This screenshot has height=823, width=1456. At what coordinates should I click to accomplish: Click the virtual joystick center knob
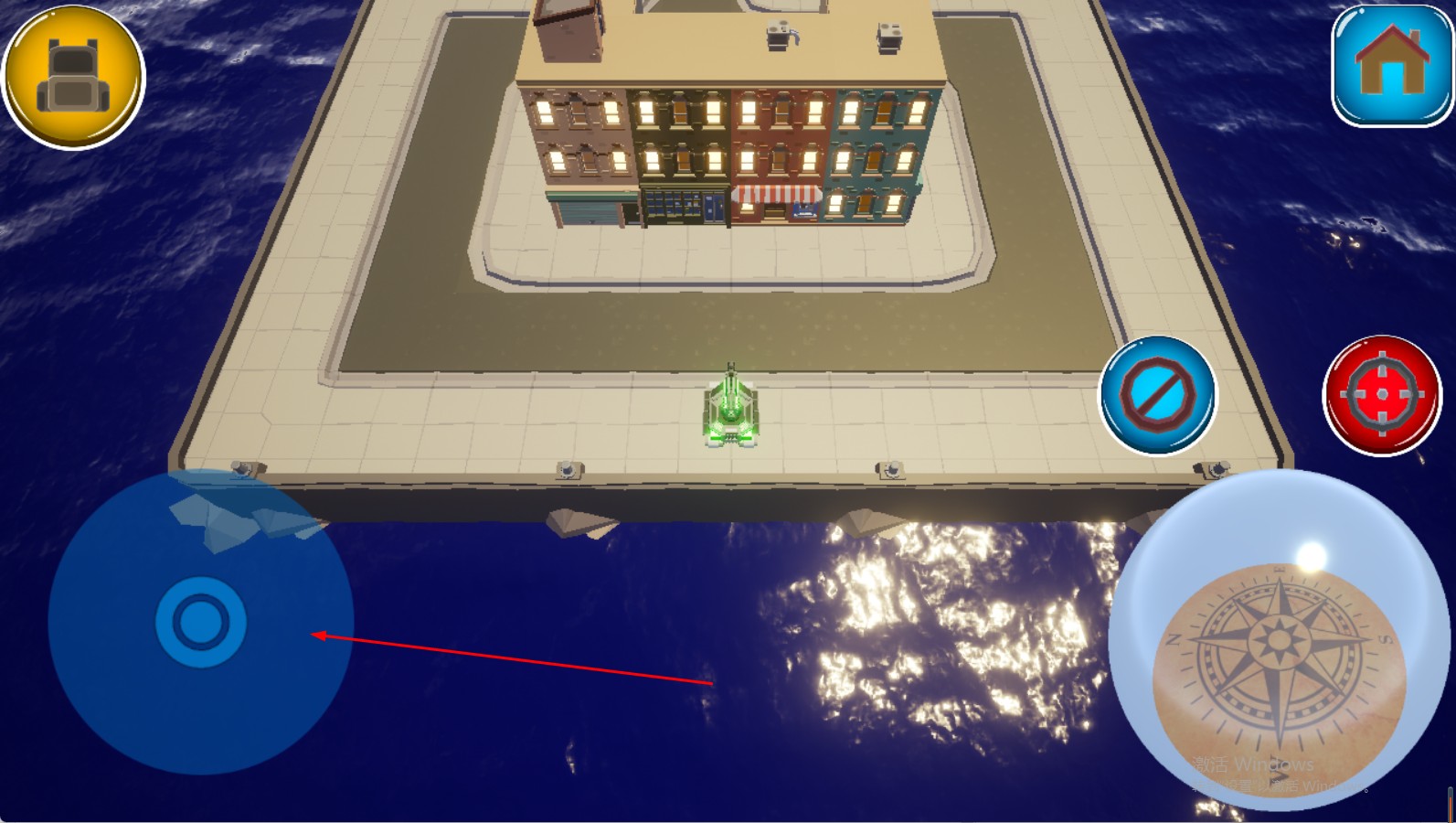(200, 622)
